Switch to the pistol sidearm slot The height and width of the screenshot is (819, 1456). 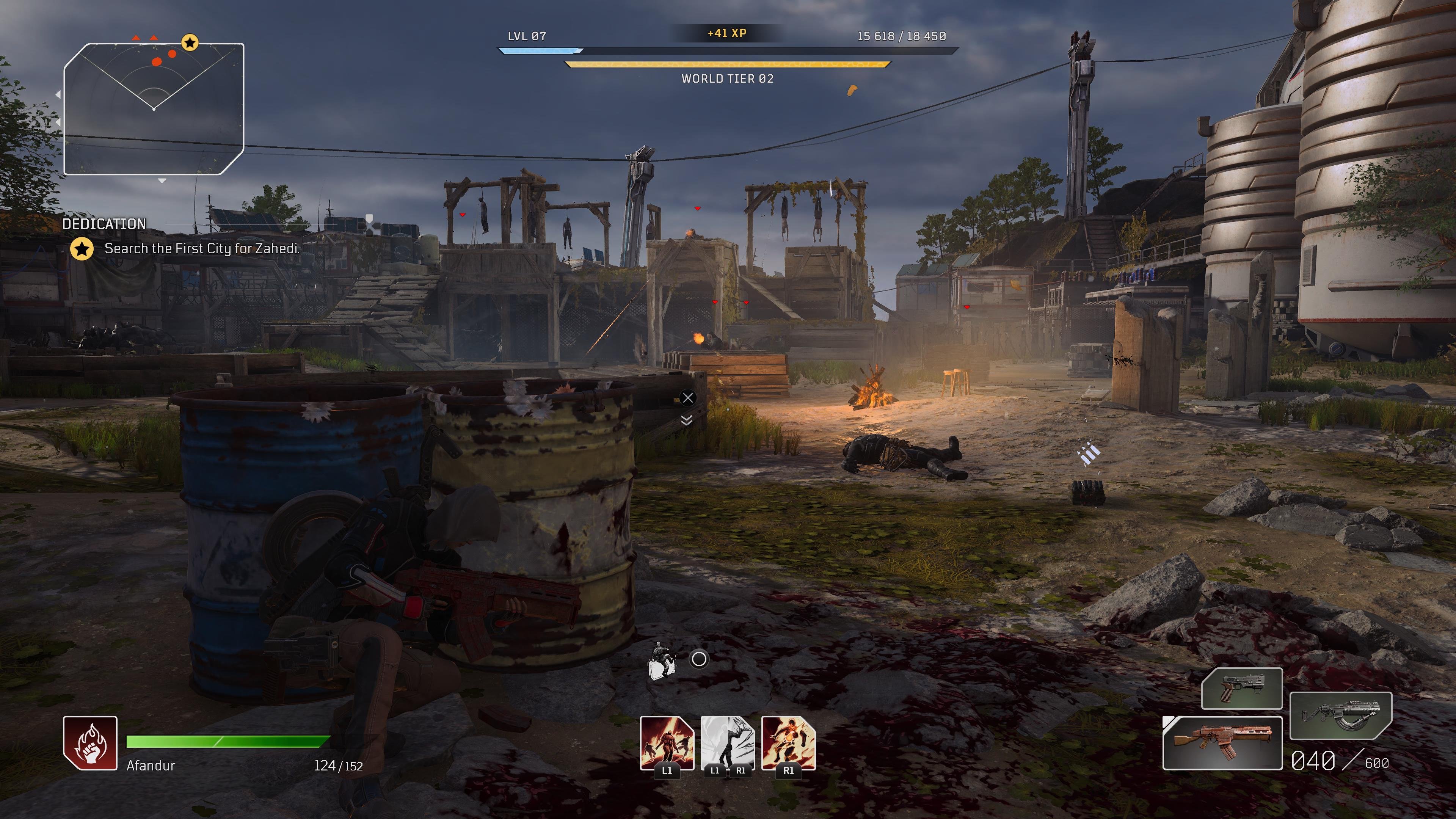coord(1241,688)
